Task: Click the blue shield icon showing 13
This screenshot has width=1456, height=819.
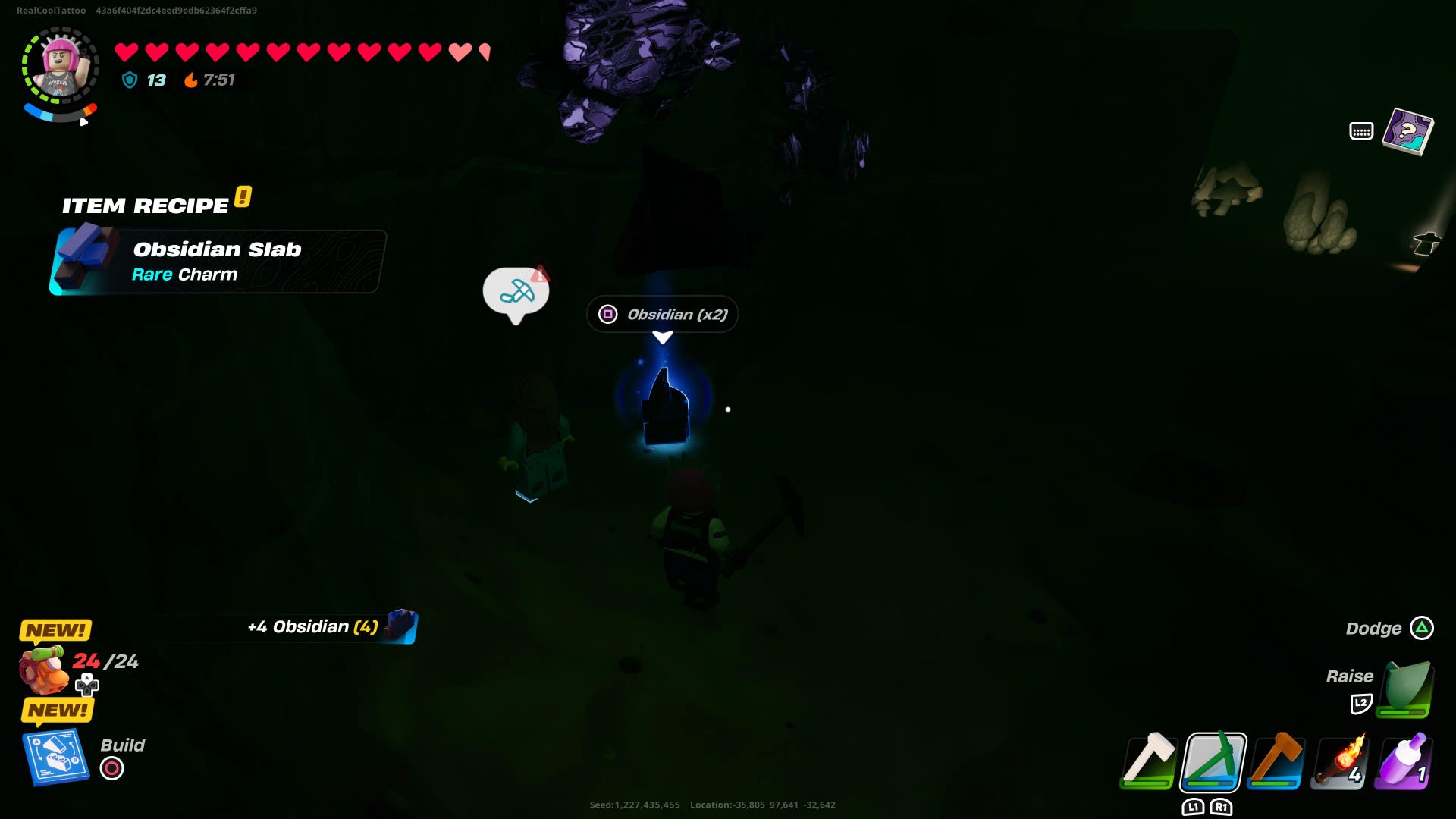Action: point(130,80)
